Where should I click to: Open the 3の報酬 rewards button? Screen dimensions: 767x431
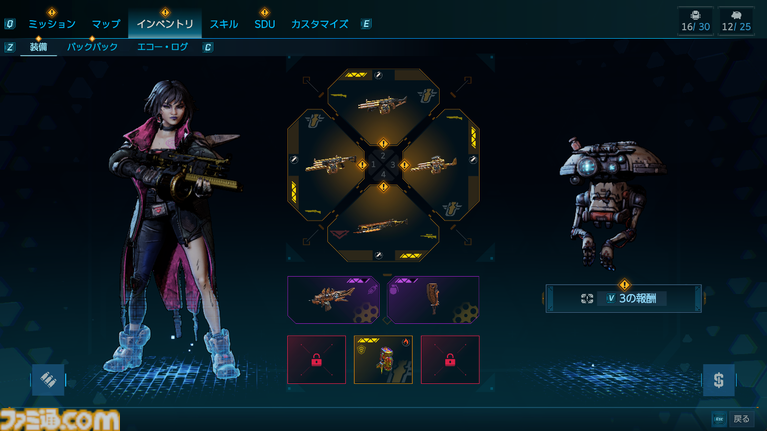(x=624, y=298)
